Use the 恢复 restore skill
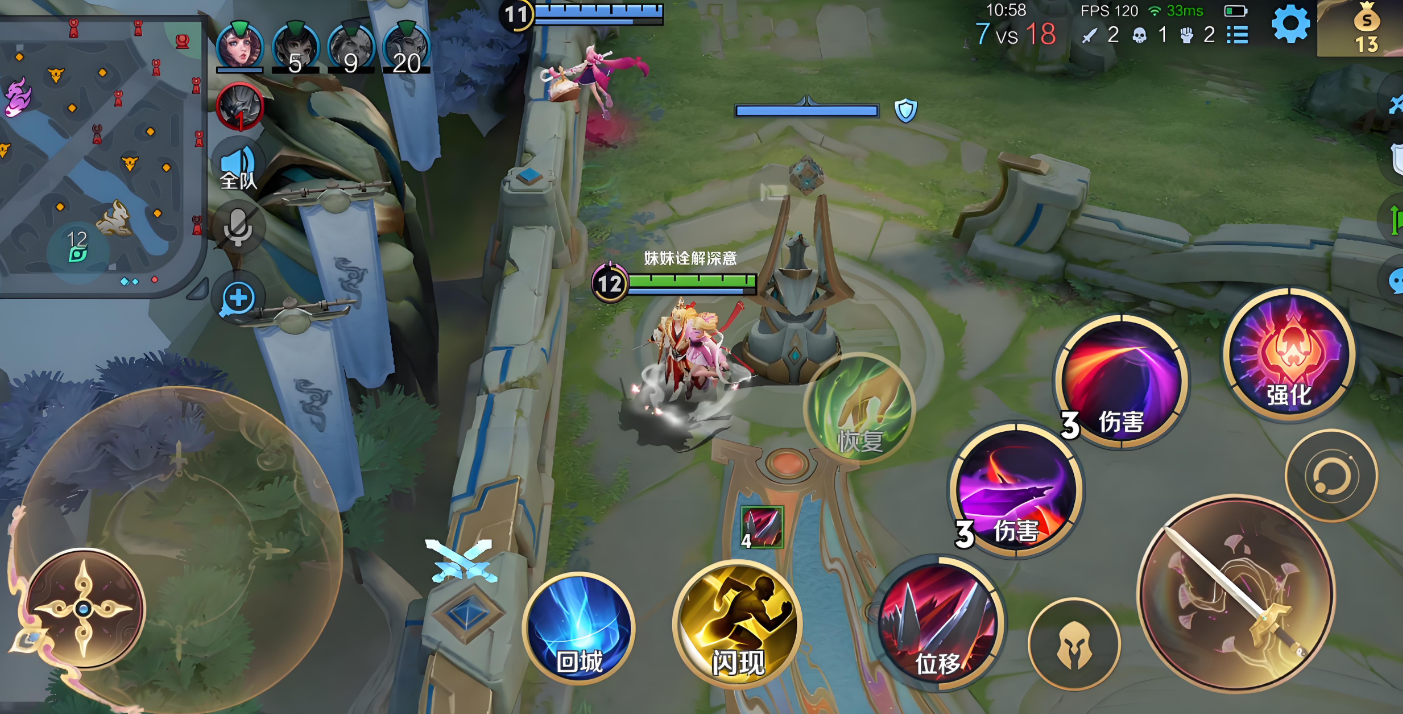This screenshot has width=1403, height=714. pyautogui.click(x=860, y=408)
